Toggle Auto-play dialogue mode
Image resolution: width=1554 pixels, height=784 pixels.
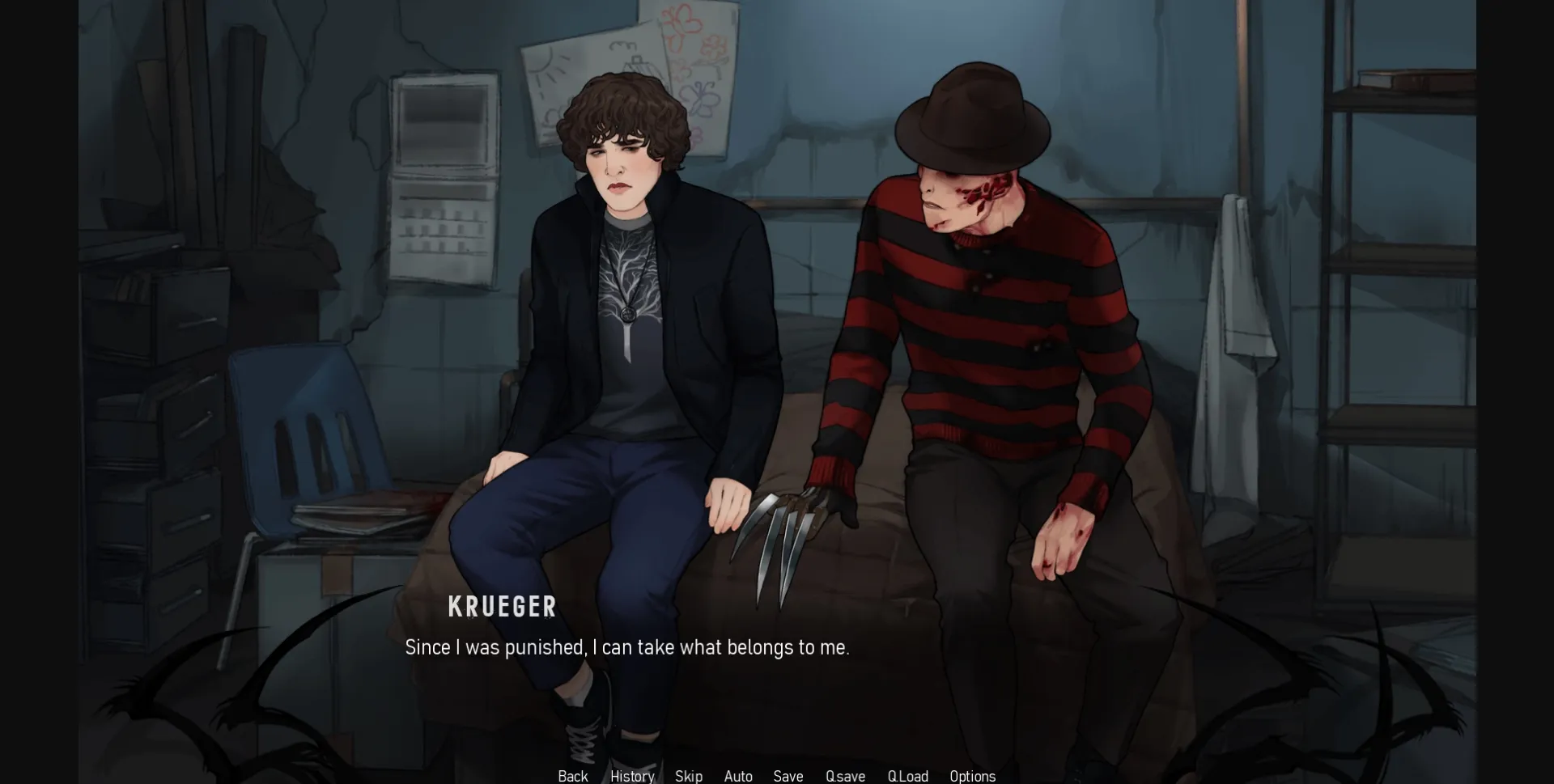737,776
